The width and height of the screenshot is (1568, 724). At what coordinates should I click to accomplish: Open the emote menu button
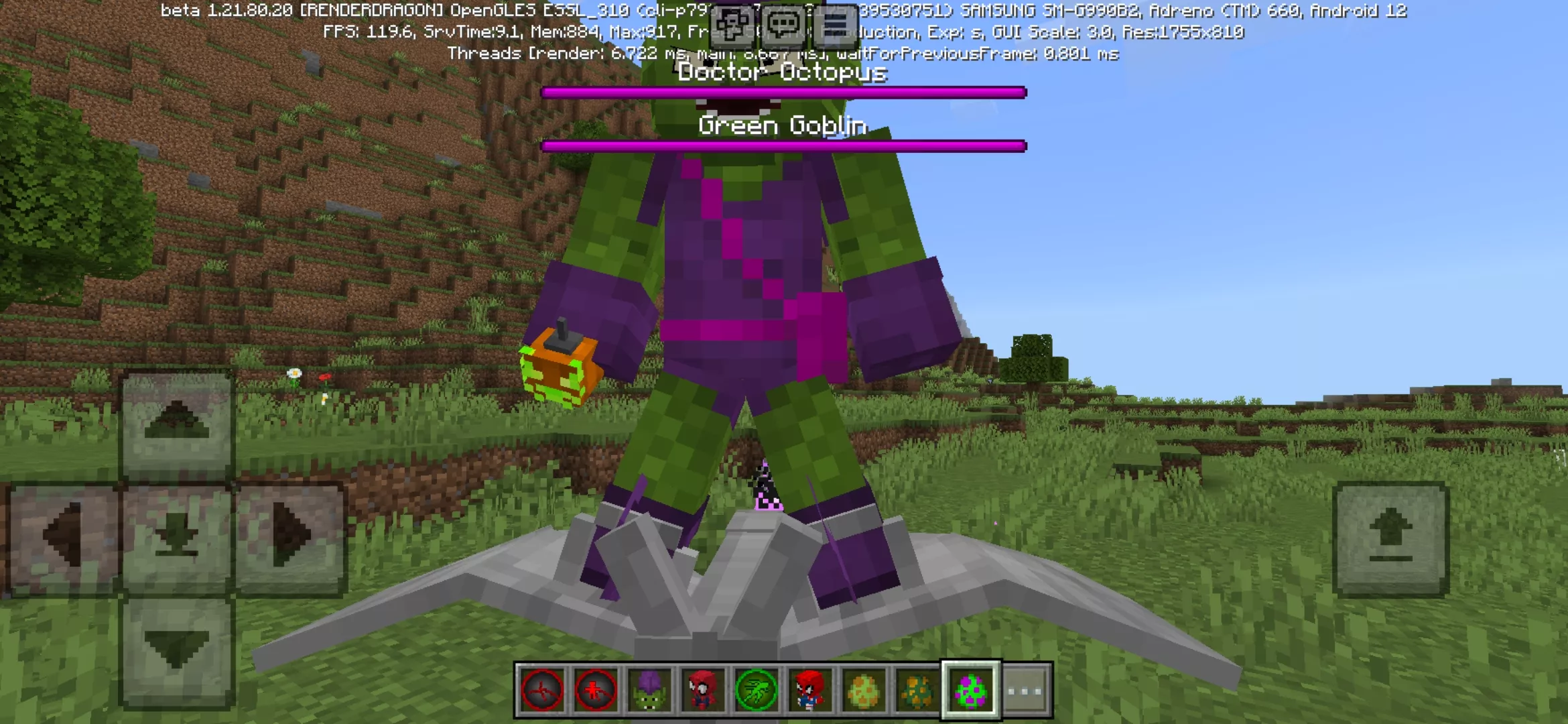[x=732, y=25]
